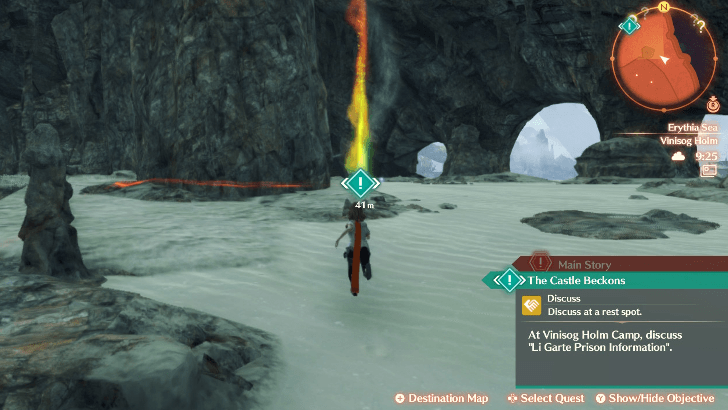Click the teal quest marker on the minimap rim
Viewport: 728px width, 410px height.
[630, 25]
